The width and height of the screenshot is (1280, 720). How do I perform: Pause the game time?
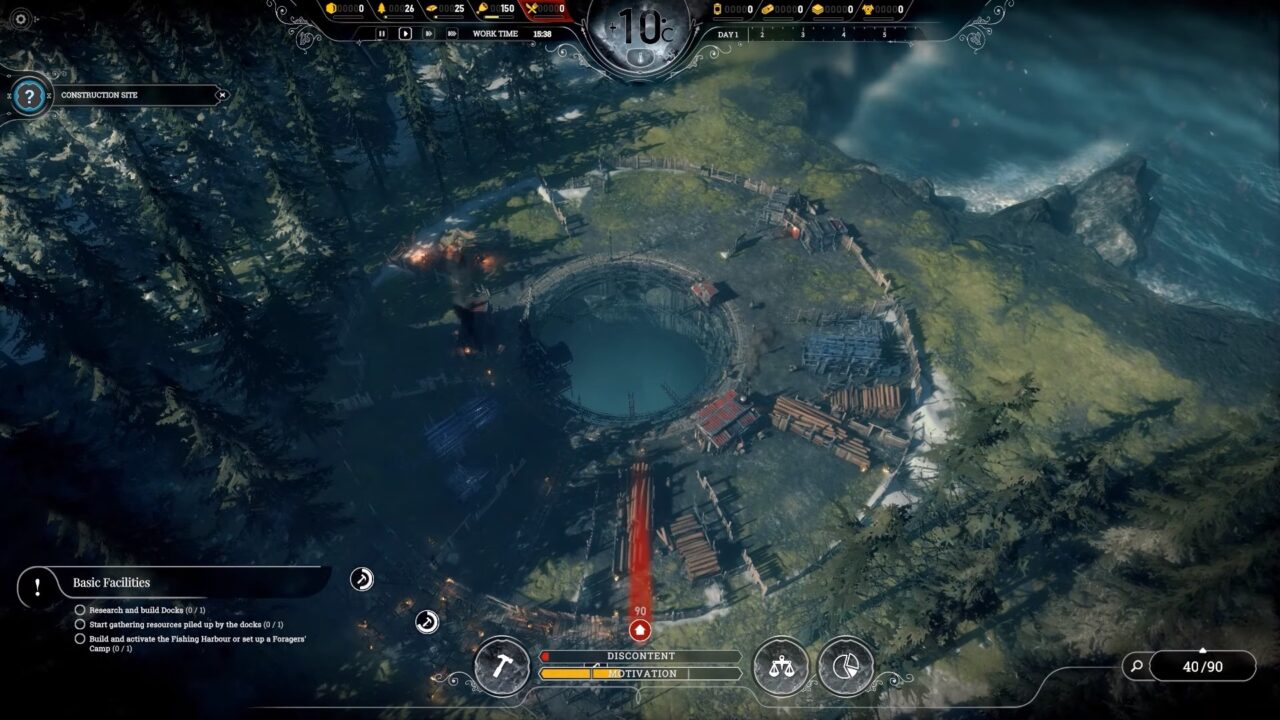click(x=381, y=33)
